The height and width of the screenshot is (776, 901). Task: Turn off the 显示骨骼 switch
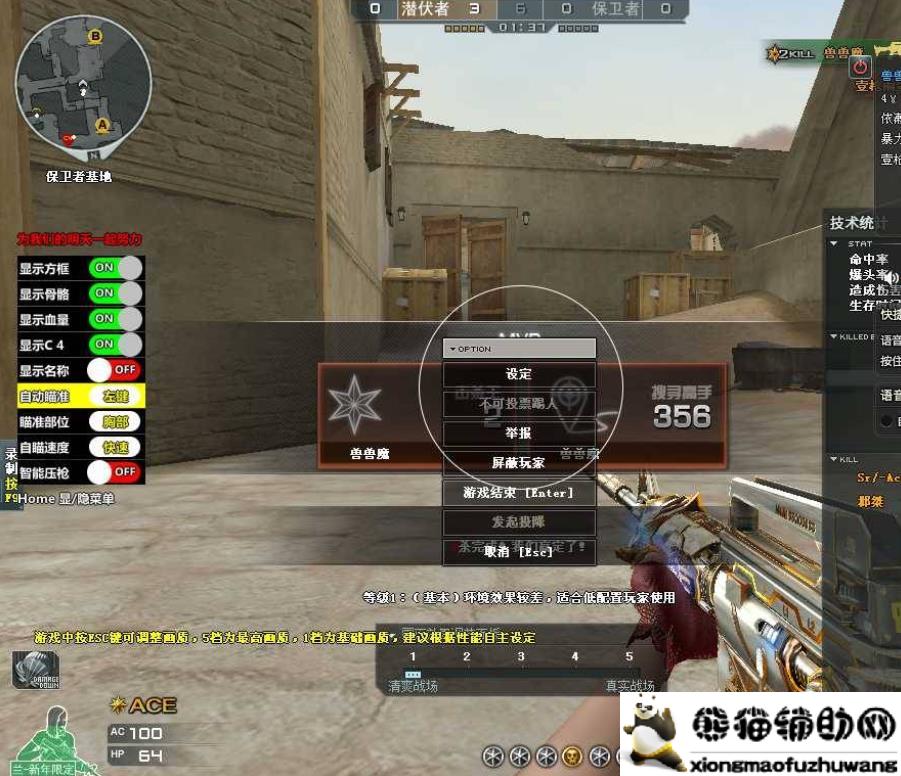click(115, 293)
